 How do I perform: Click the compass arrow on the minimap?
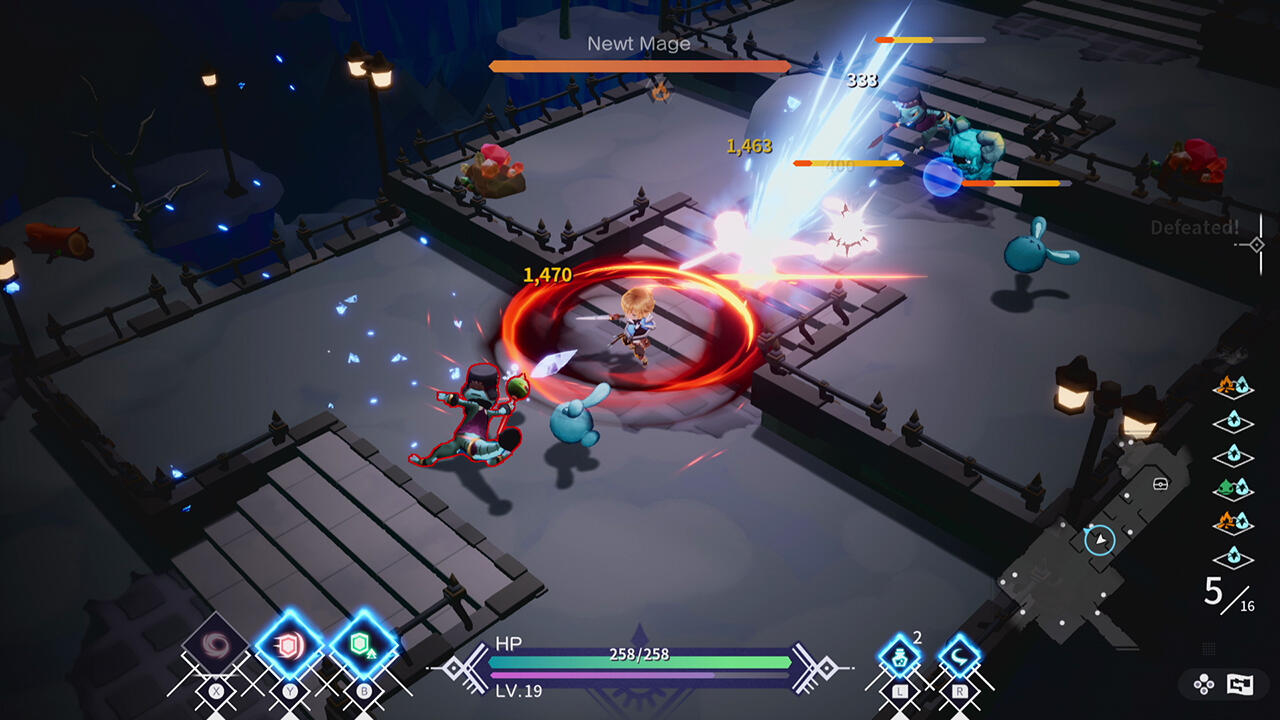(1100, 540)
